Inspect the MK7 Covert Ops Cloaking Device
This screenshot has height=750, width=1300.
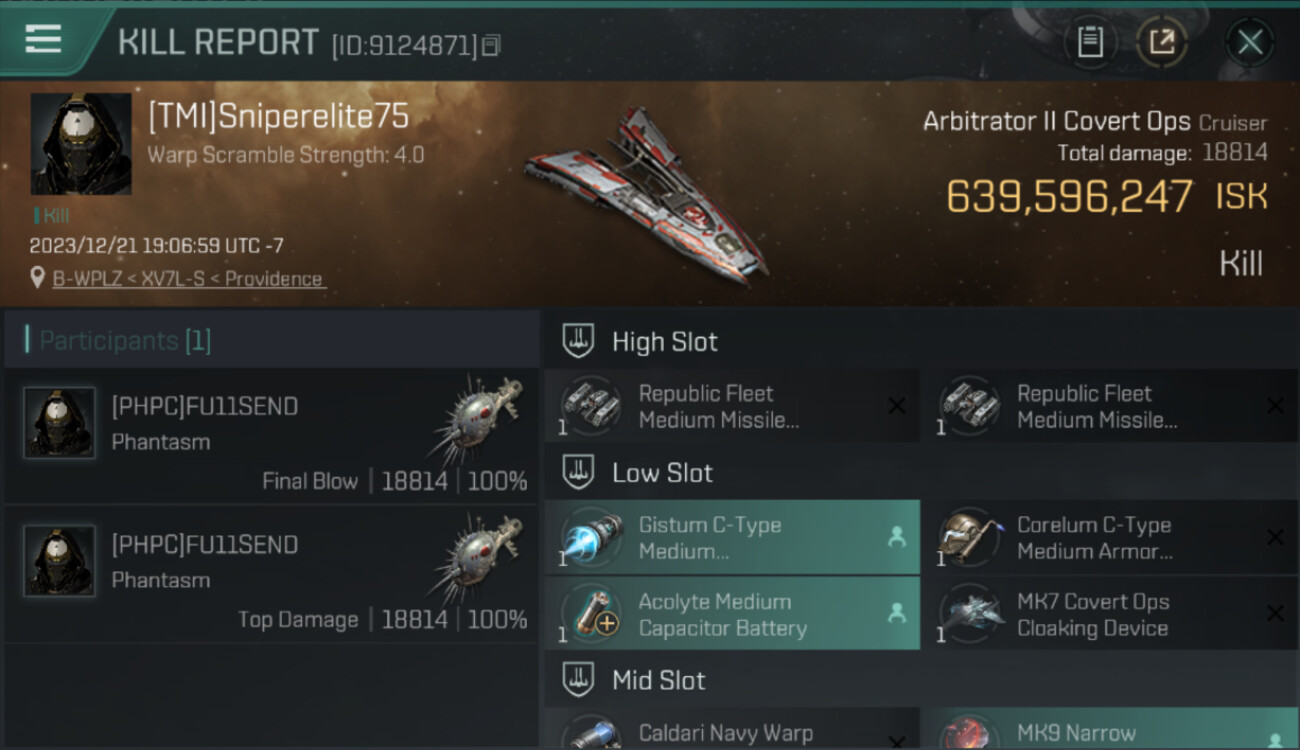[x=1108, y=615]
